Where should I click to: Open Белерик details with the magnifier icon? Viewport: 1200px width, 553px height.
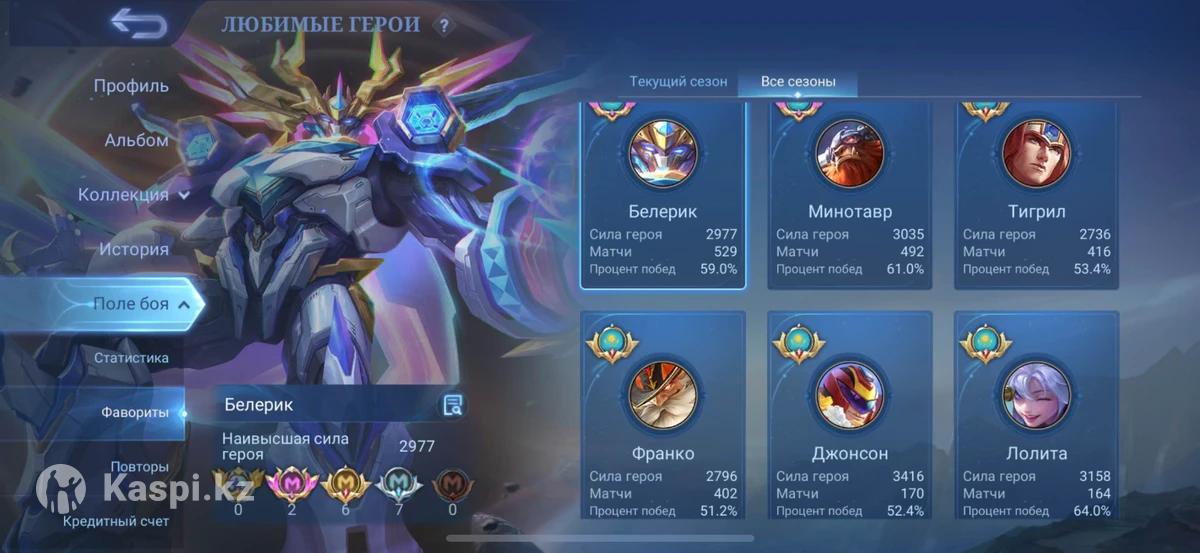click(453, 405)
